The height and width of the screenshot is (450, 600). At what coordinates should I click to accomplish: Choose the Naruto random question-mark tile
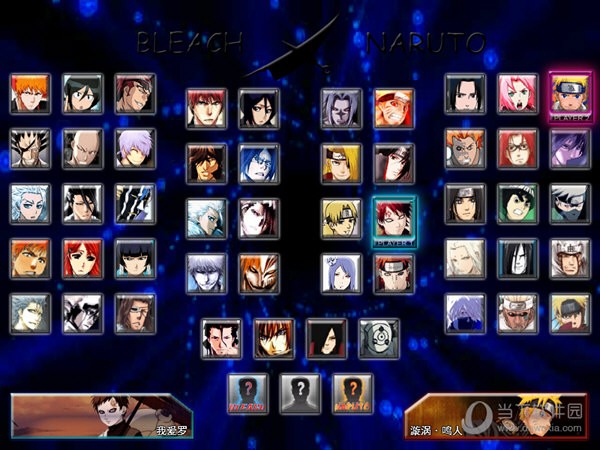coord(352,392)
